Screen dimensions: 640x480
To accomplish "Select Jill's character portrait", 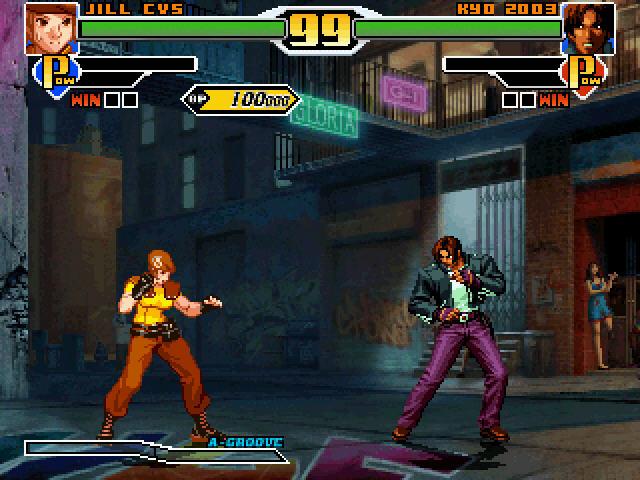I will (x=50, y=27).
